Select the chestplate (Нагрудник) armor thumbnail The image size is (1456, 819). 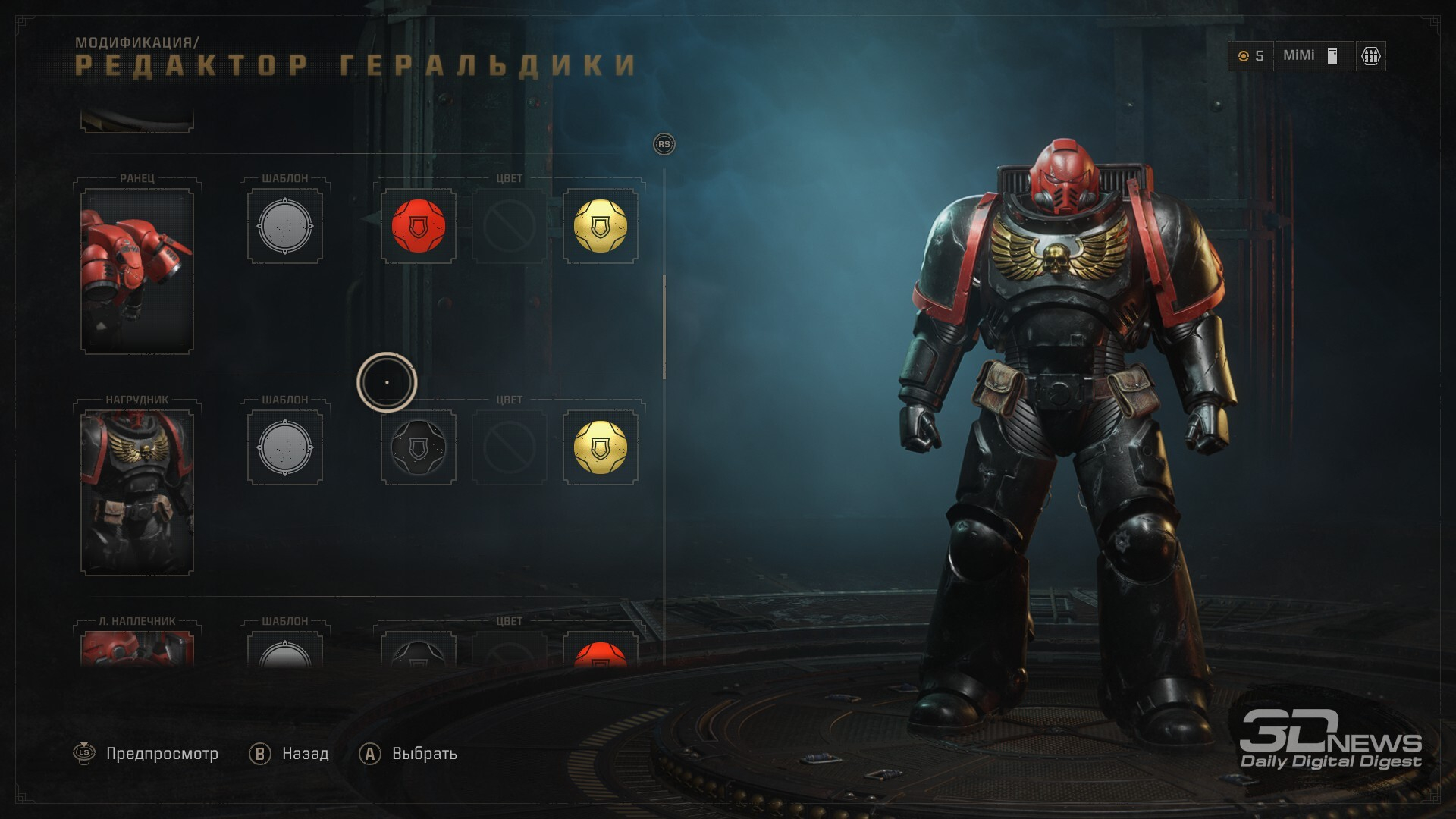coord(137,492)
